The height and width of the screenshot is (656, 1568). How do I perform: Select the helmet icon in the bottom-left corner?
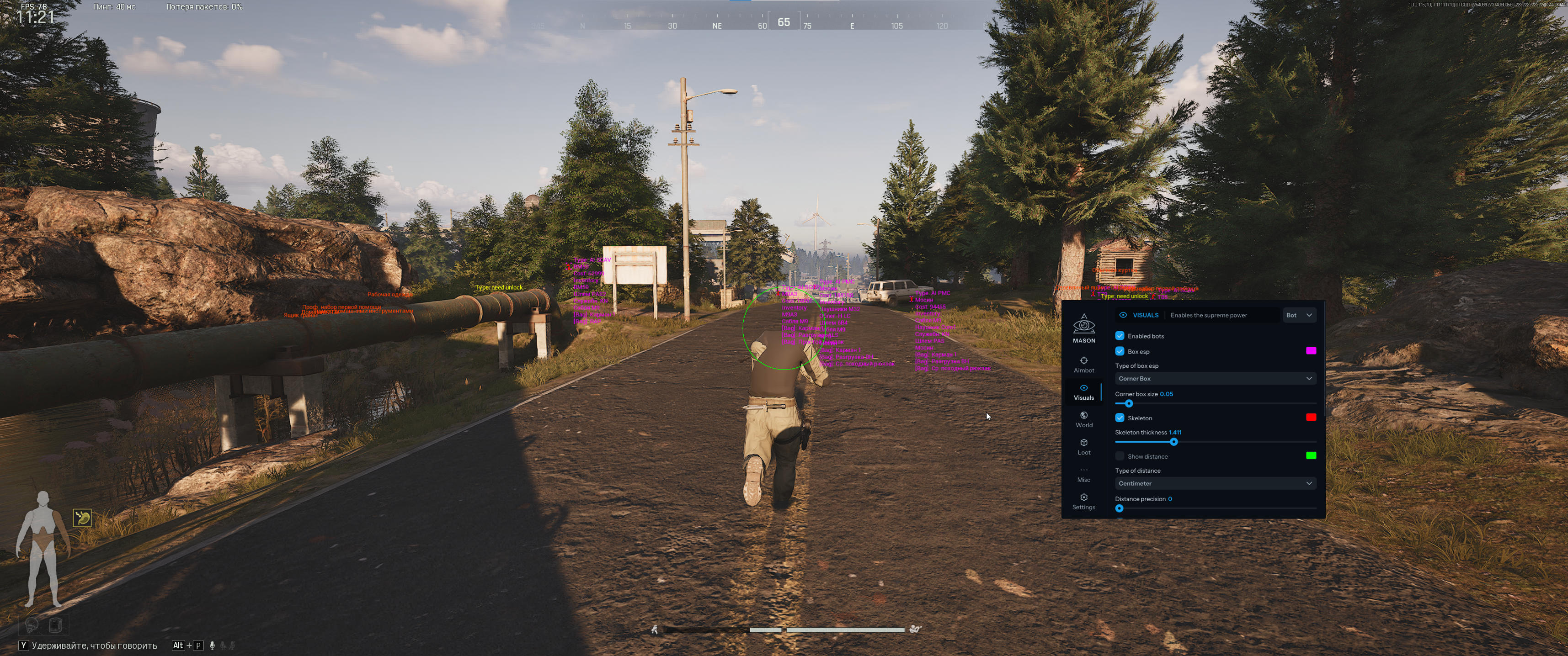click(x=32, y=625)
